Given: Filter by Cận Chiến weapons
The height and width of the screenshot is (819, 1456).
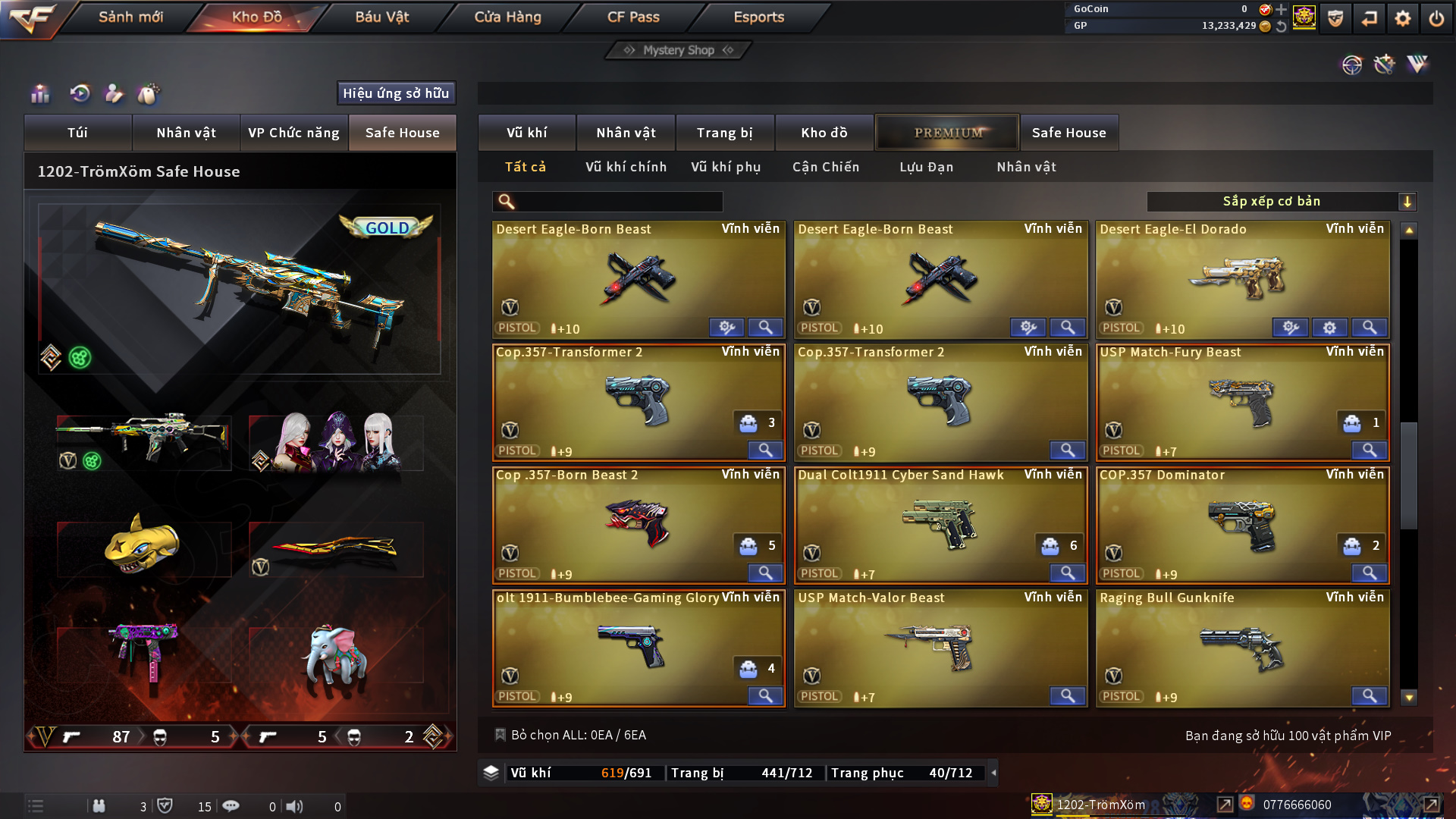Looking at the screenshot, I should (x=826, y=167).
